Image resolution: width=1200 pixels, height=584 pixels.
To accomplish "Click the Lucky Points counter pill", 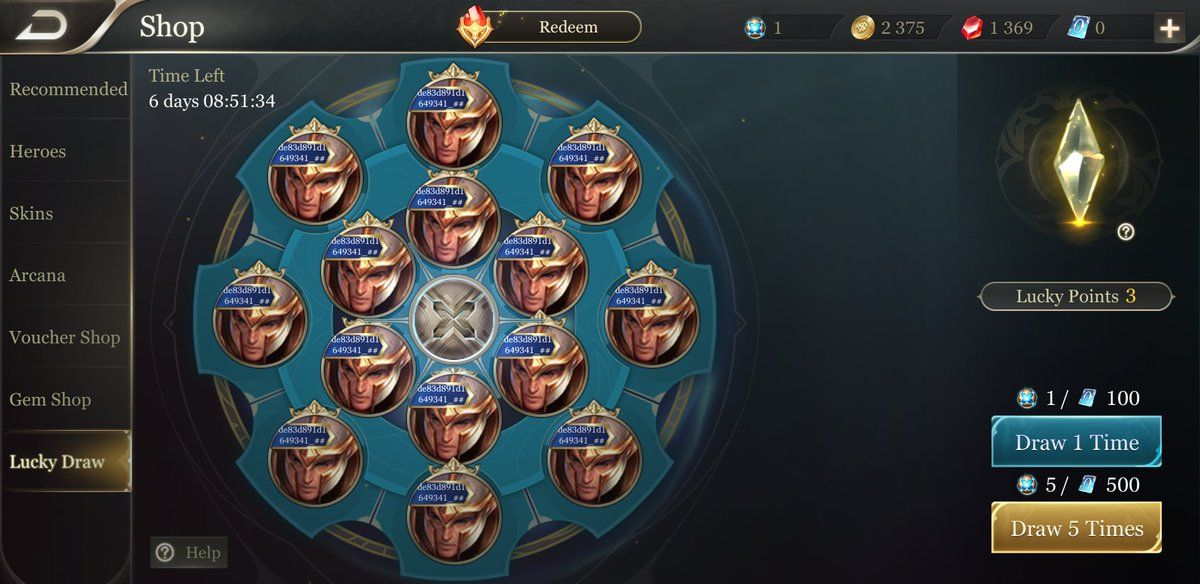I will coord(1075,296).
